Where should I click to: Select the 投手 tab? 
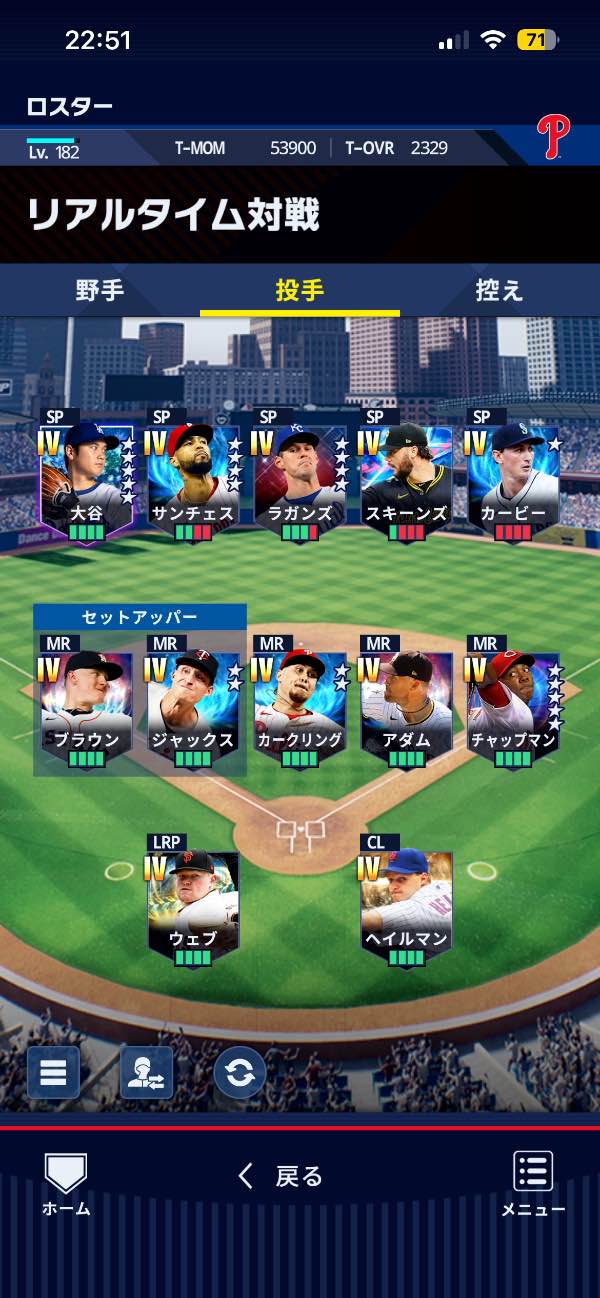[300, 291]
